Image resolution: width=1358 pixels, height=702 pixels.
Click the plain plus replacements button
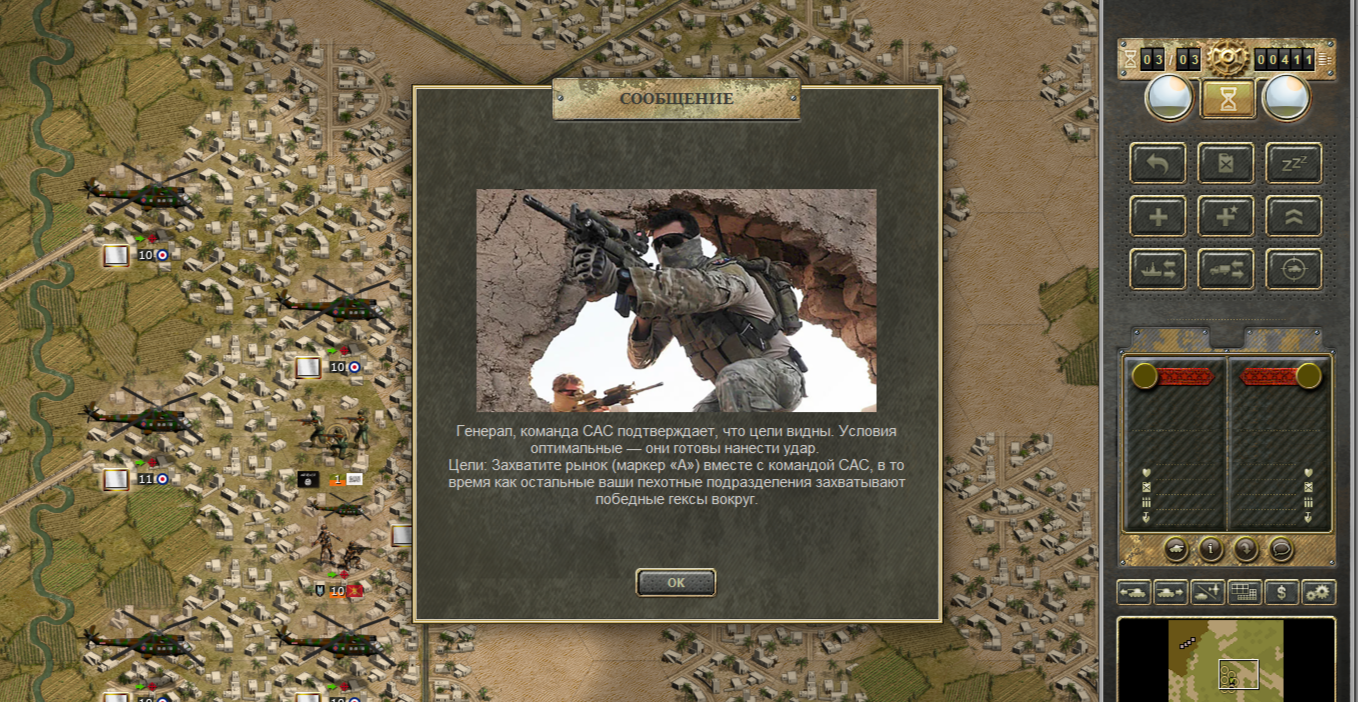pos(1158,216)
